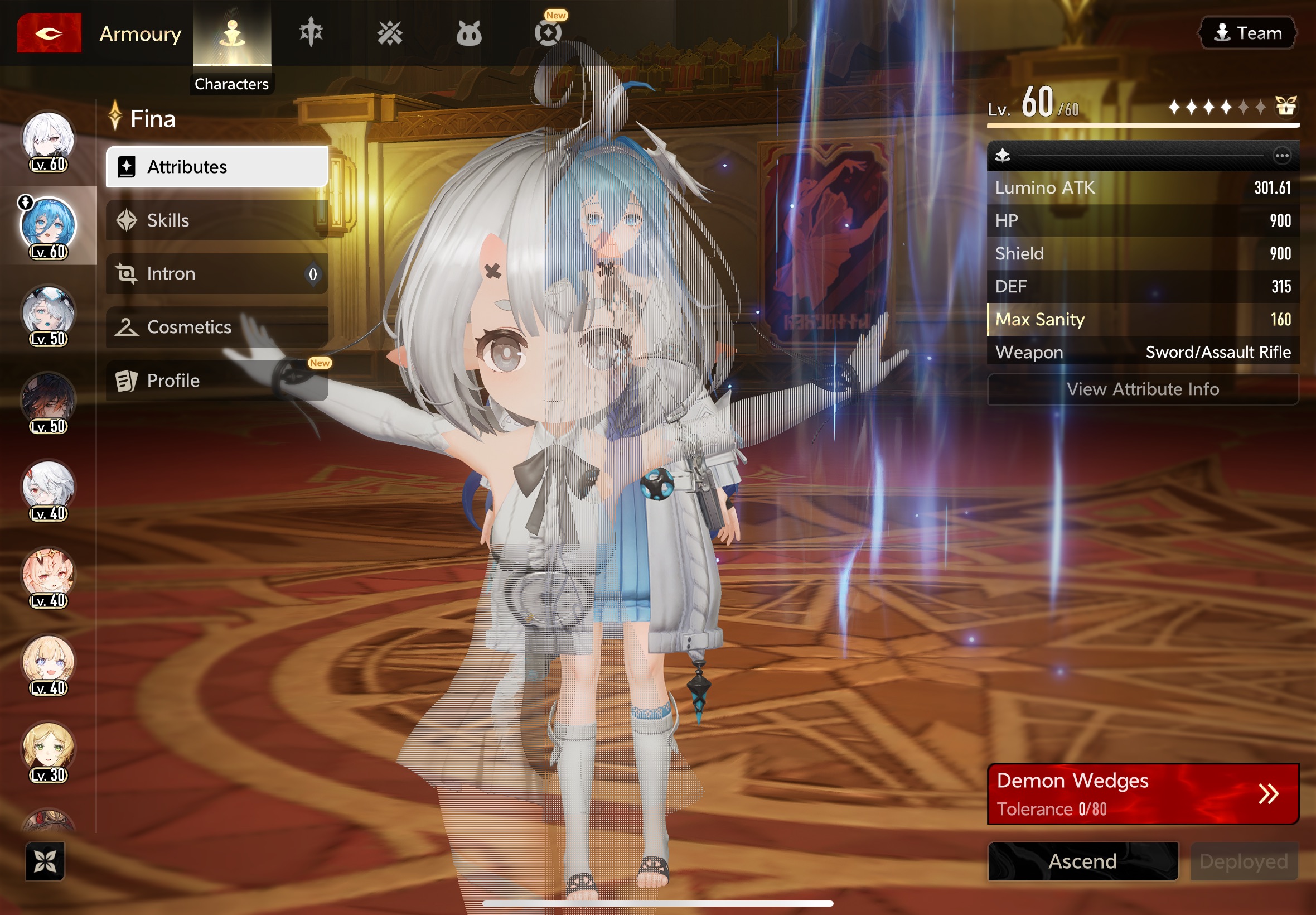Click the red back button
Screen dimensions: 1316x915
49,33
